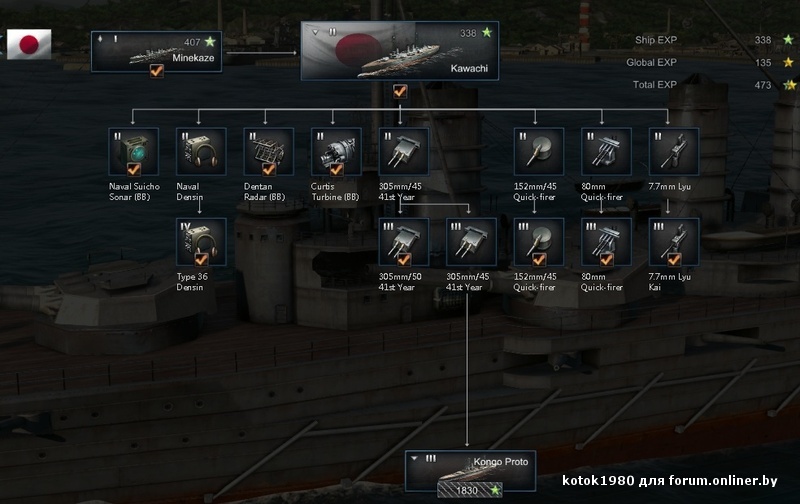Select the Minekaze ship node
The image size is (800, 504).
[x=155, y=51]
